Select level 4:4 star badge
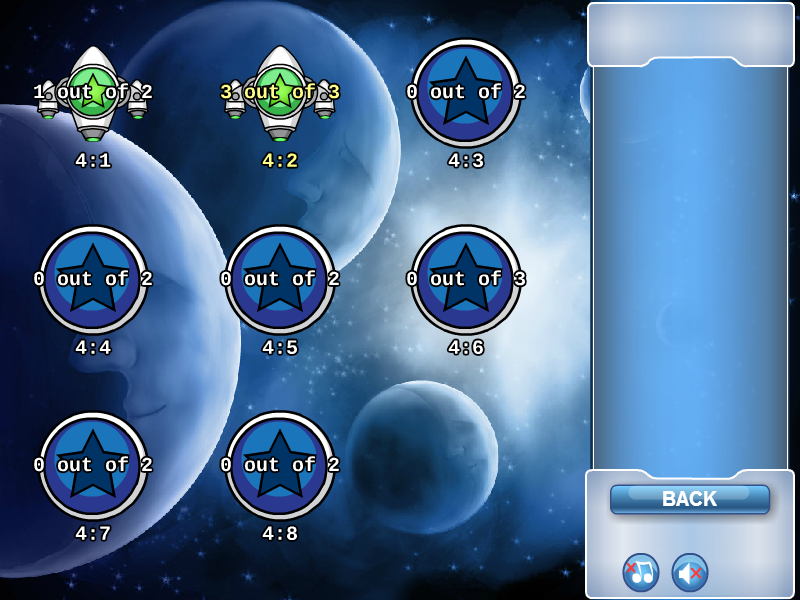 pos(93,279)
